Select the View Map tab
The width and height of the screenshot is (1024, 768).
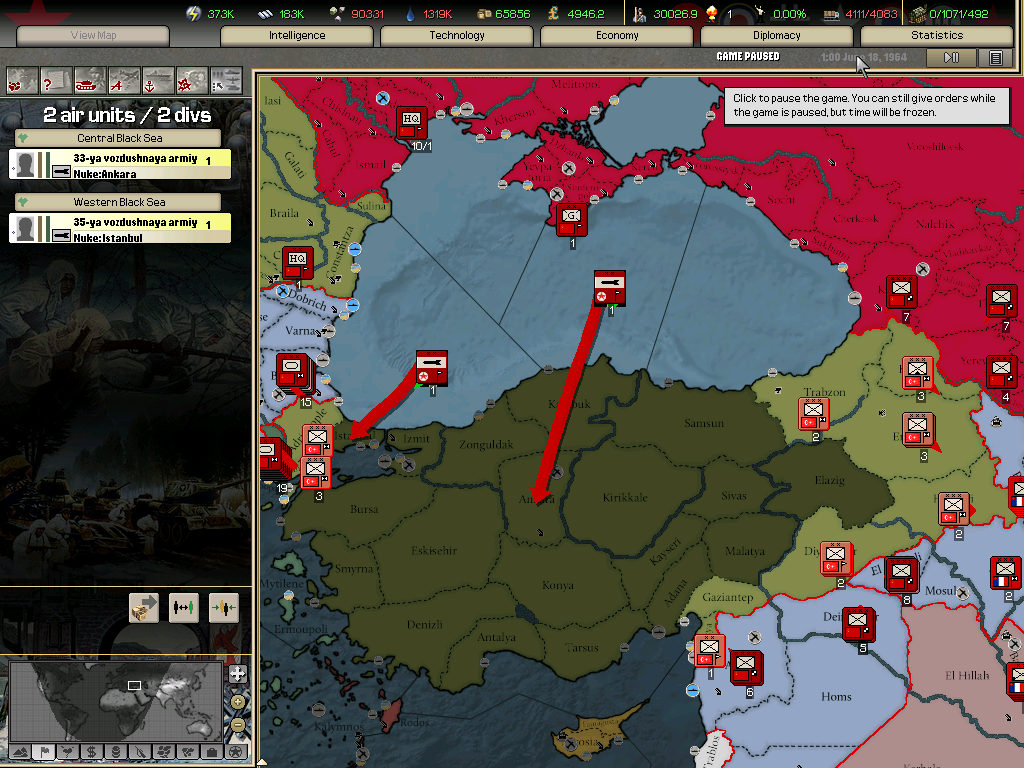coord(93,35)
